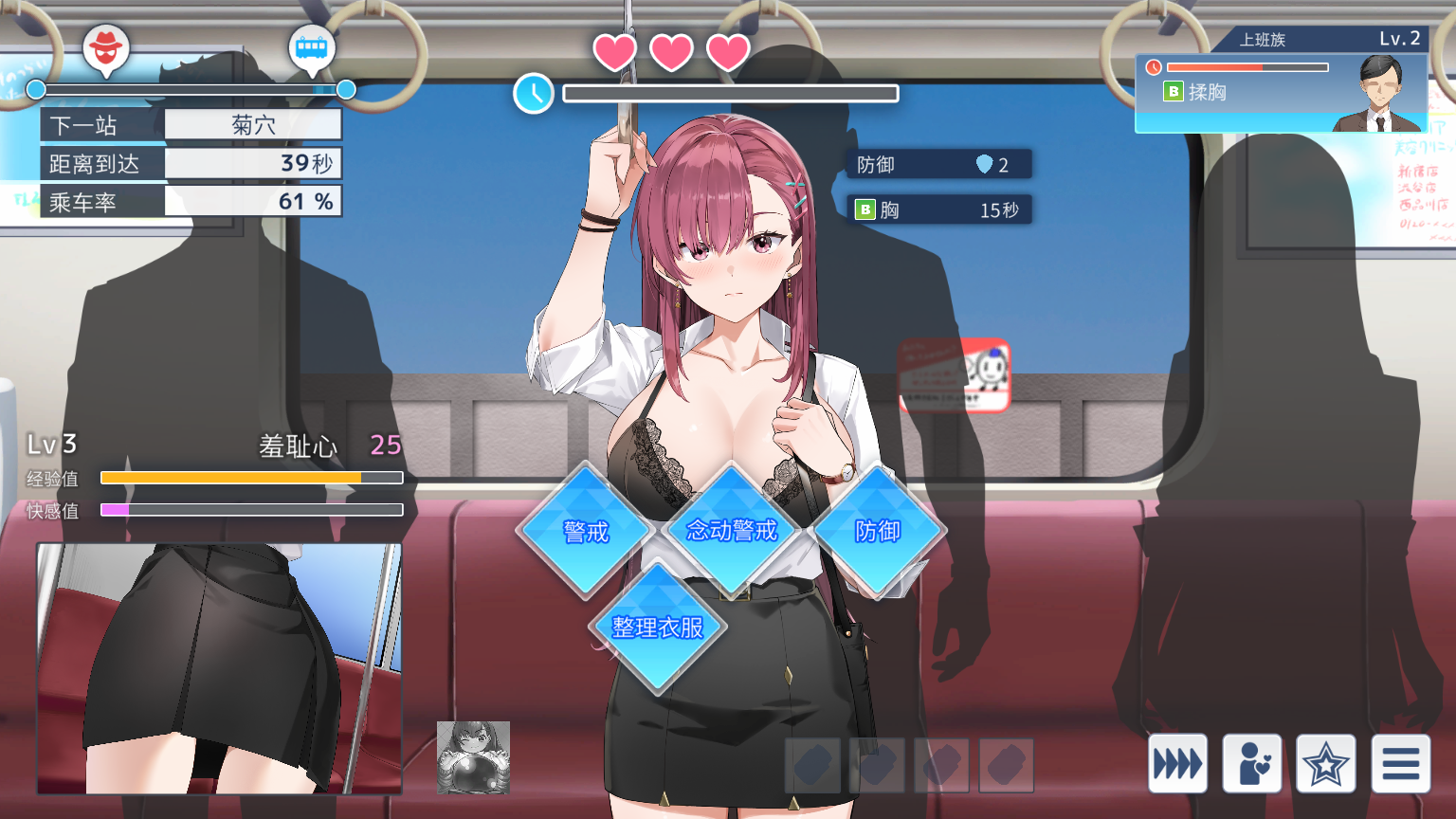The height and width of the screenshot is (819, 1456).
Task: Click the star icon button
Action: (1325, 763)
